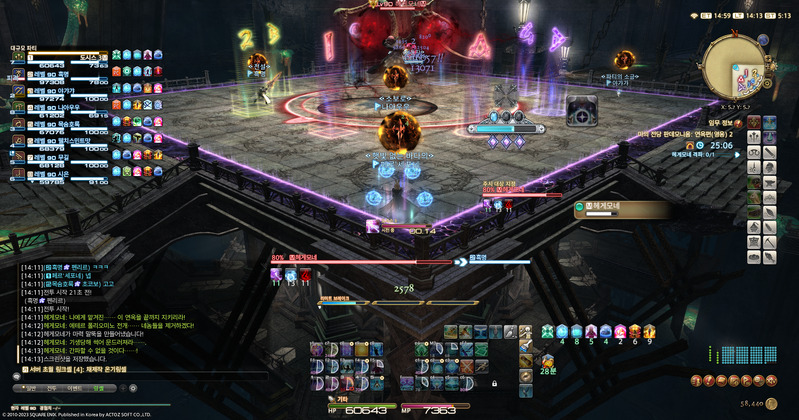Switch to the 일반 chat tab

(x=31, y=386)
